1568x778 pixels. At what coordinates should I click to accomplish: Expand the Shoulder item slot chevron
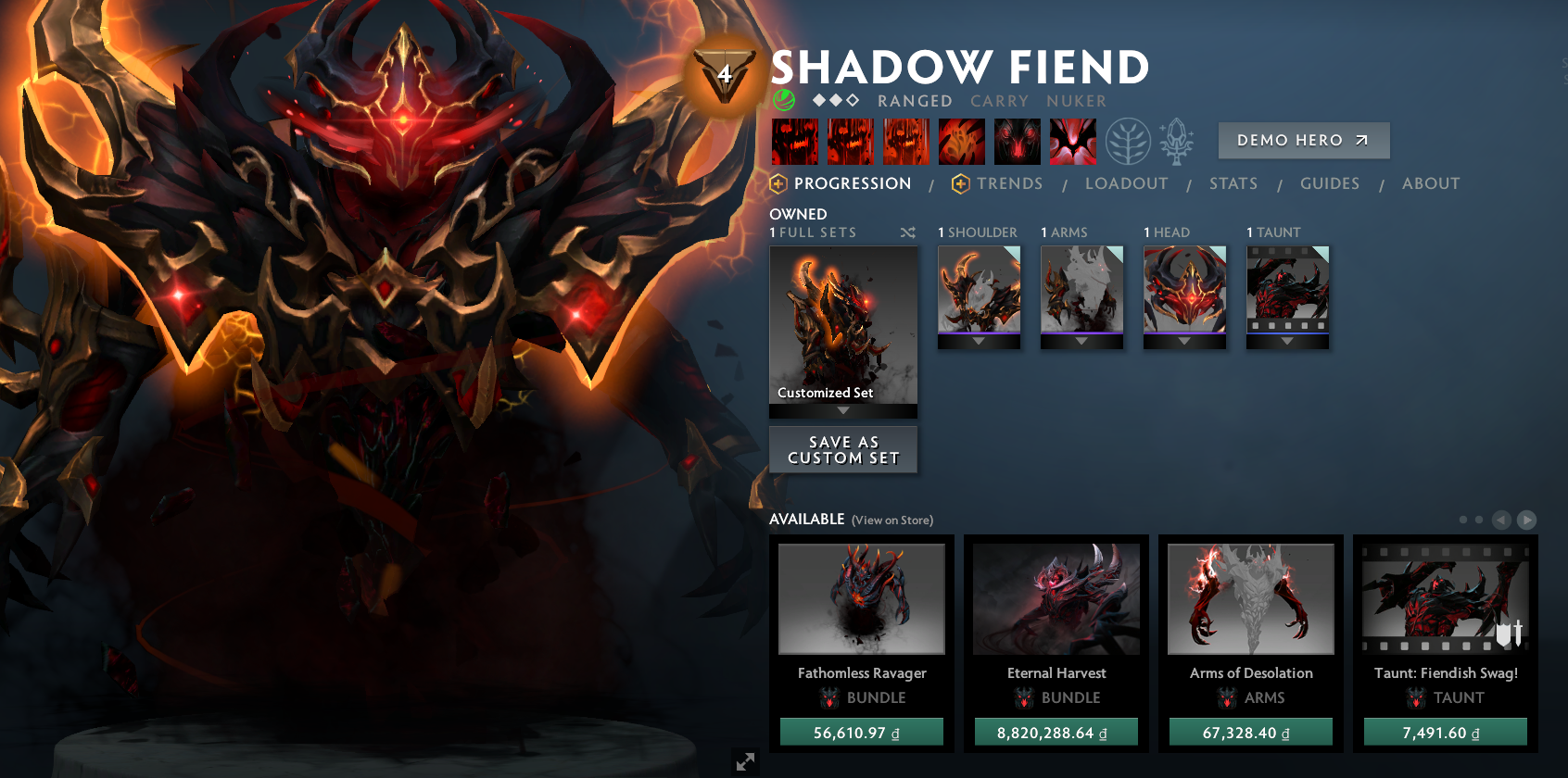[x=979, y=340]
